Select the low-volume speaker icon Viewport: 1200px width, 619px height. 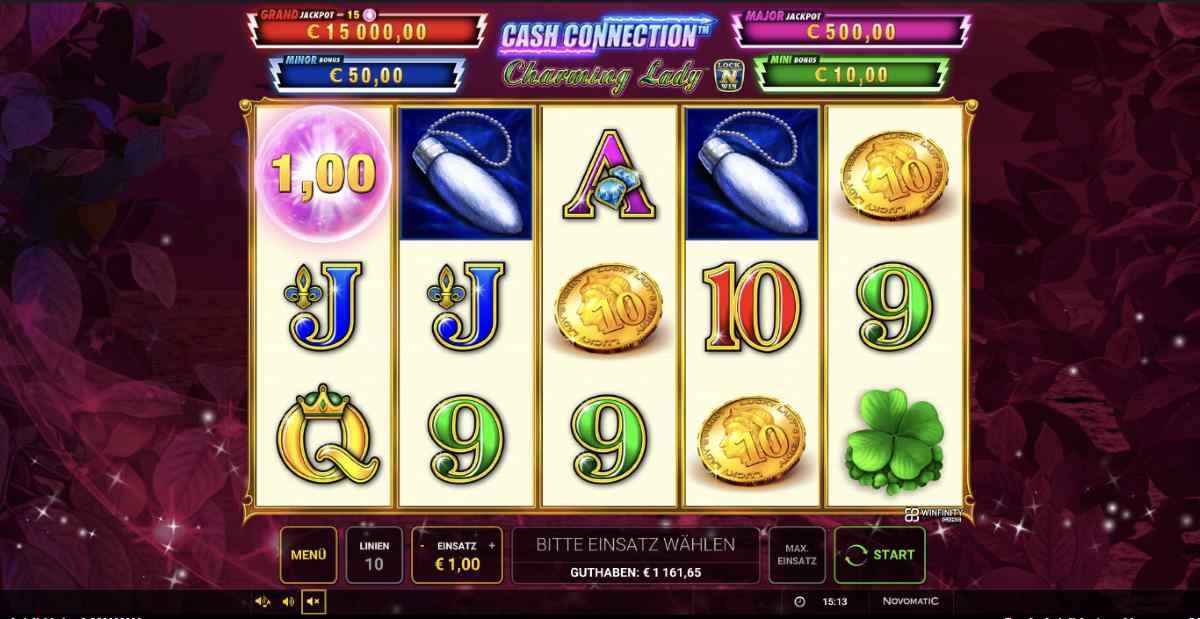pyautogui.click(x=288, y=601)
